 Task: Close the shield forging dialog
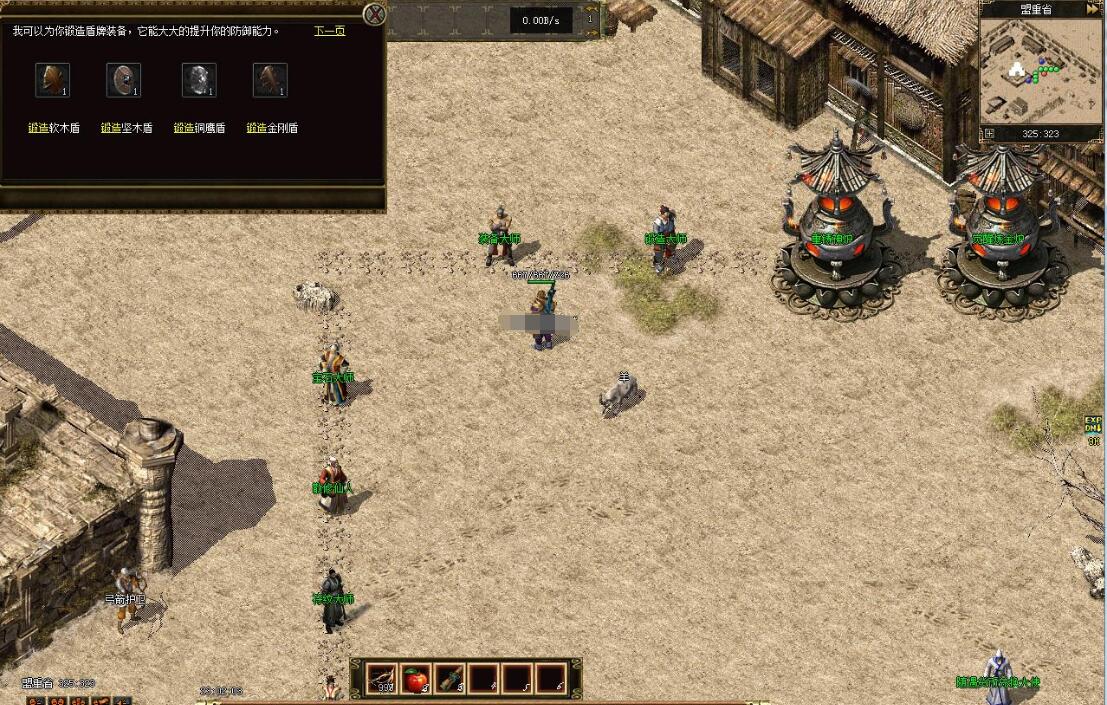tap(374, 13)
